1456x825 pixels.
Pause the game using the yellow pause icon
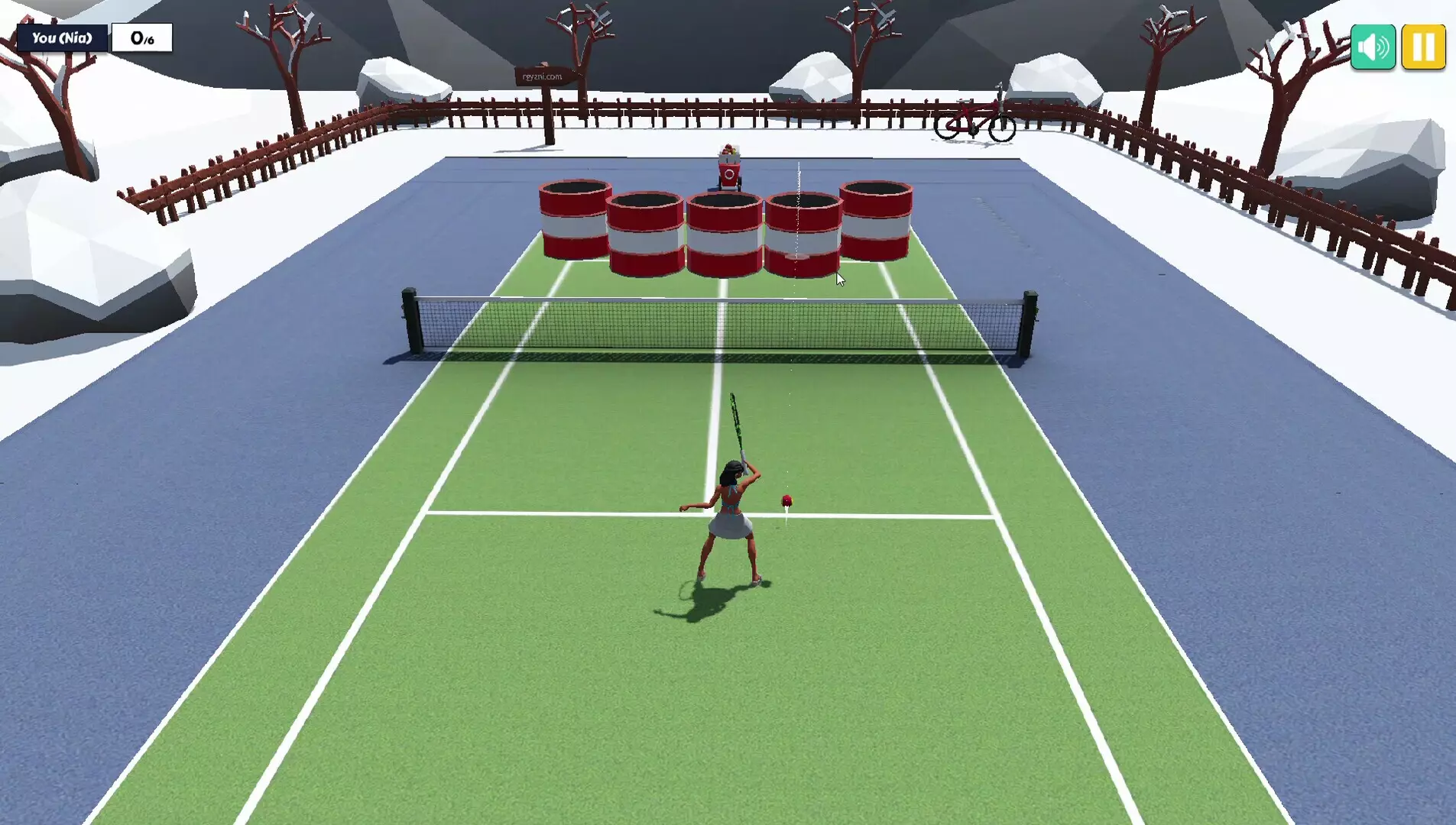[x=1423, y=47]
